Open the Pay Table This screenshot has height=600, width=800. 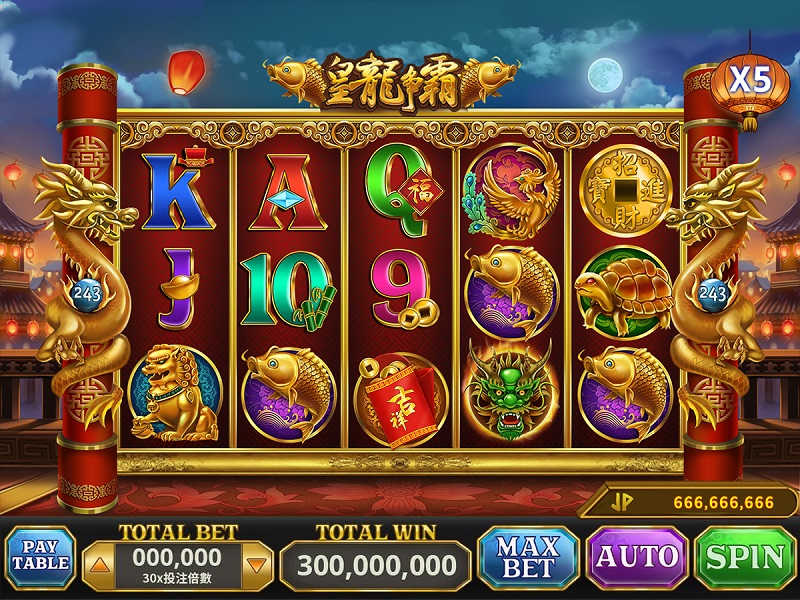pos(40,557)
